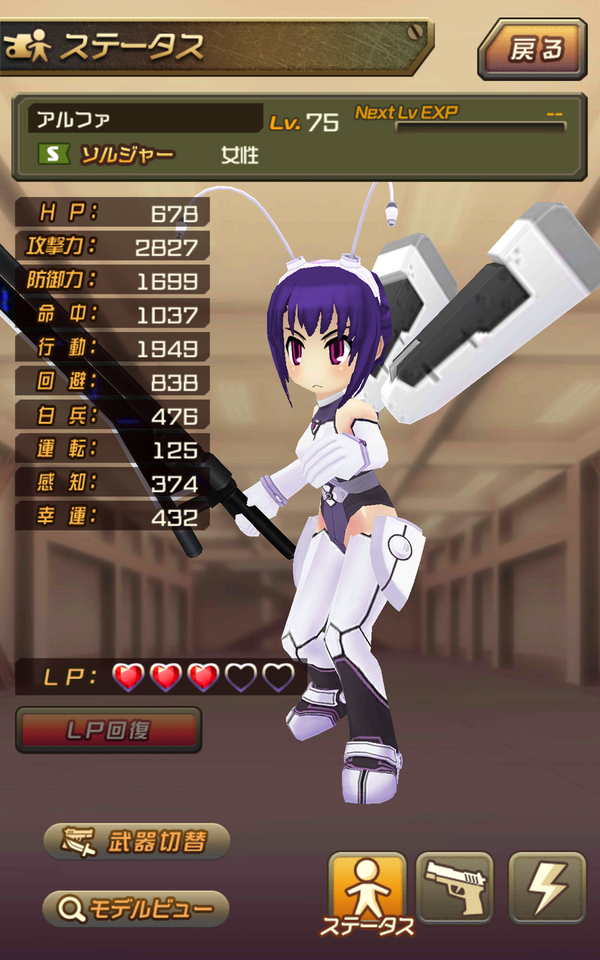Switch to the pistol weapons tab
This screenshot has width=600, height=960.
coord(455,887)
